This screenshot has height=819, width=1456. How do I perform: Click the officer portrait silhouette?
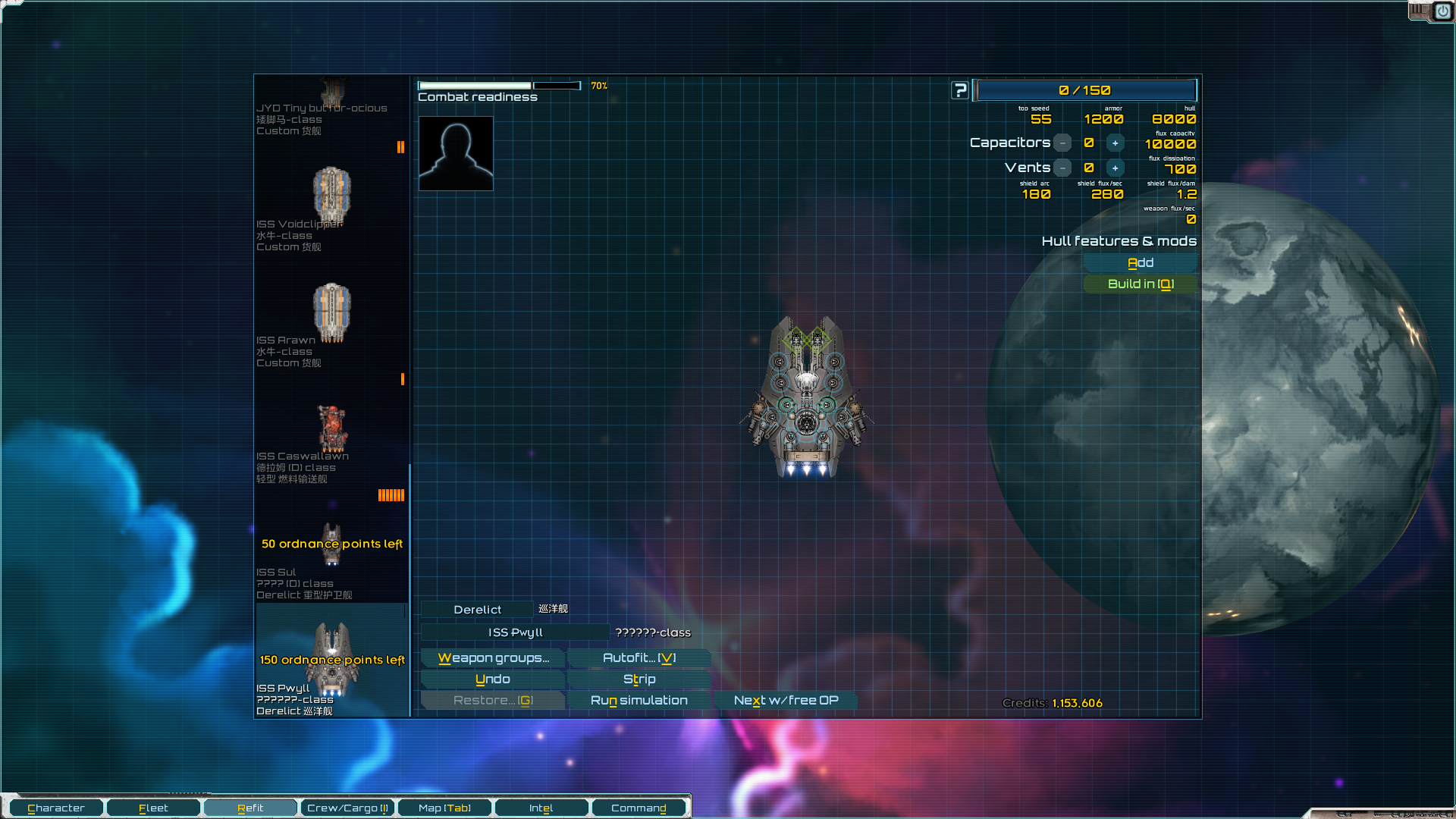point(456,153)
